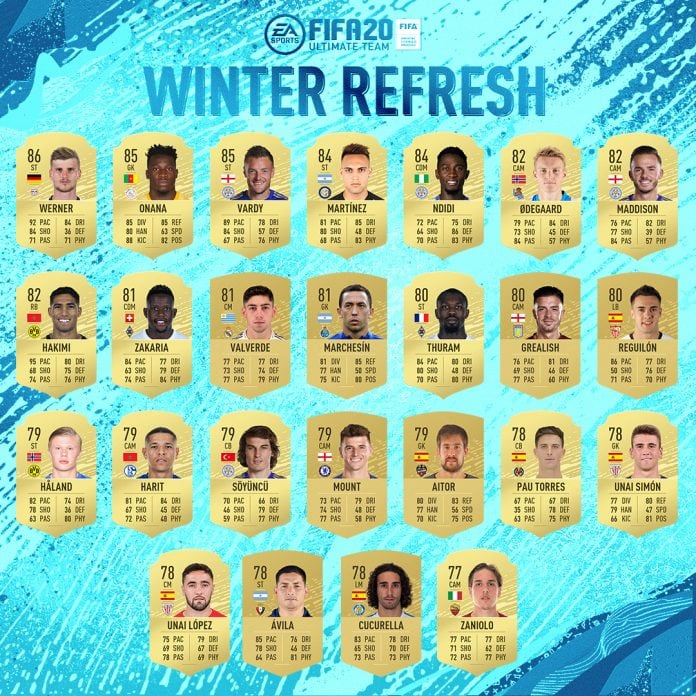Open the Martínez 84 card
Image resolution: width=696 pixels, height=696 pixels.
point(346,195)
